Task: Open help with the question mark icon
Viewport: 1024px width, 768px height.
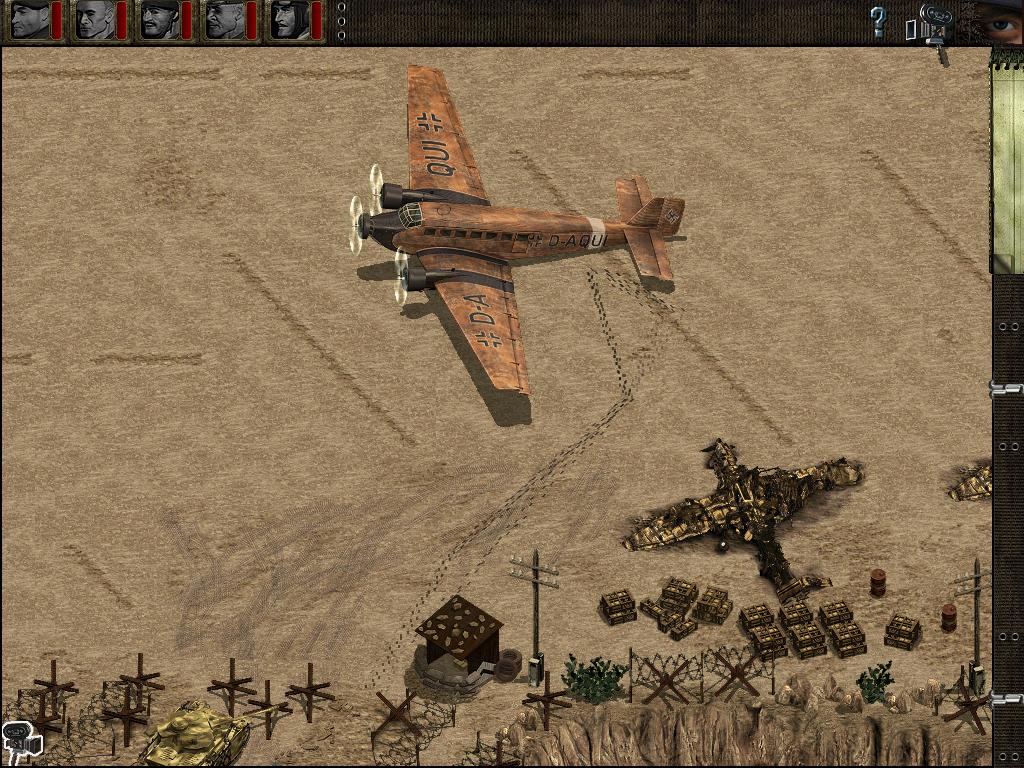Action: point(878,21)
